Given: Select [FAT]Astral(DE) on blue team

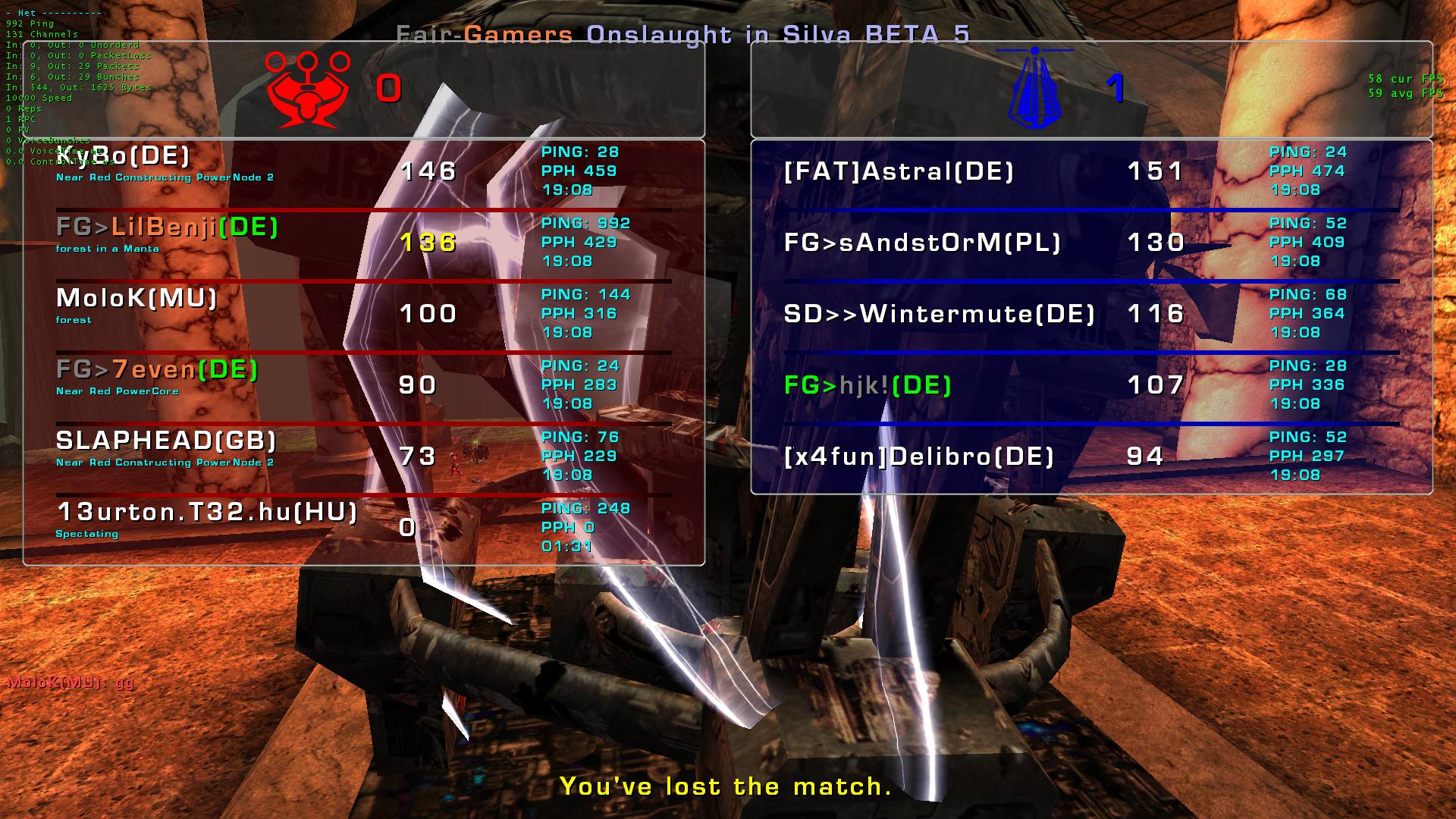Looking at the screenshot, I should click(x=899, y=171).
